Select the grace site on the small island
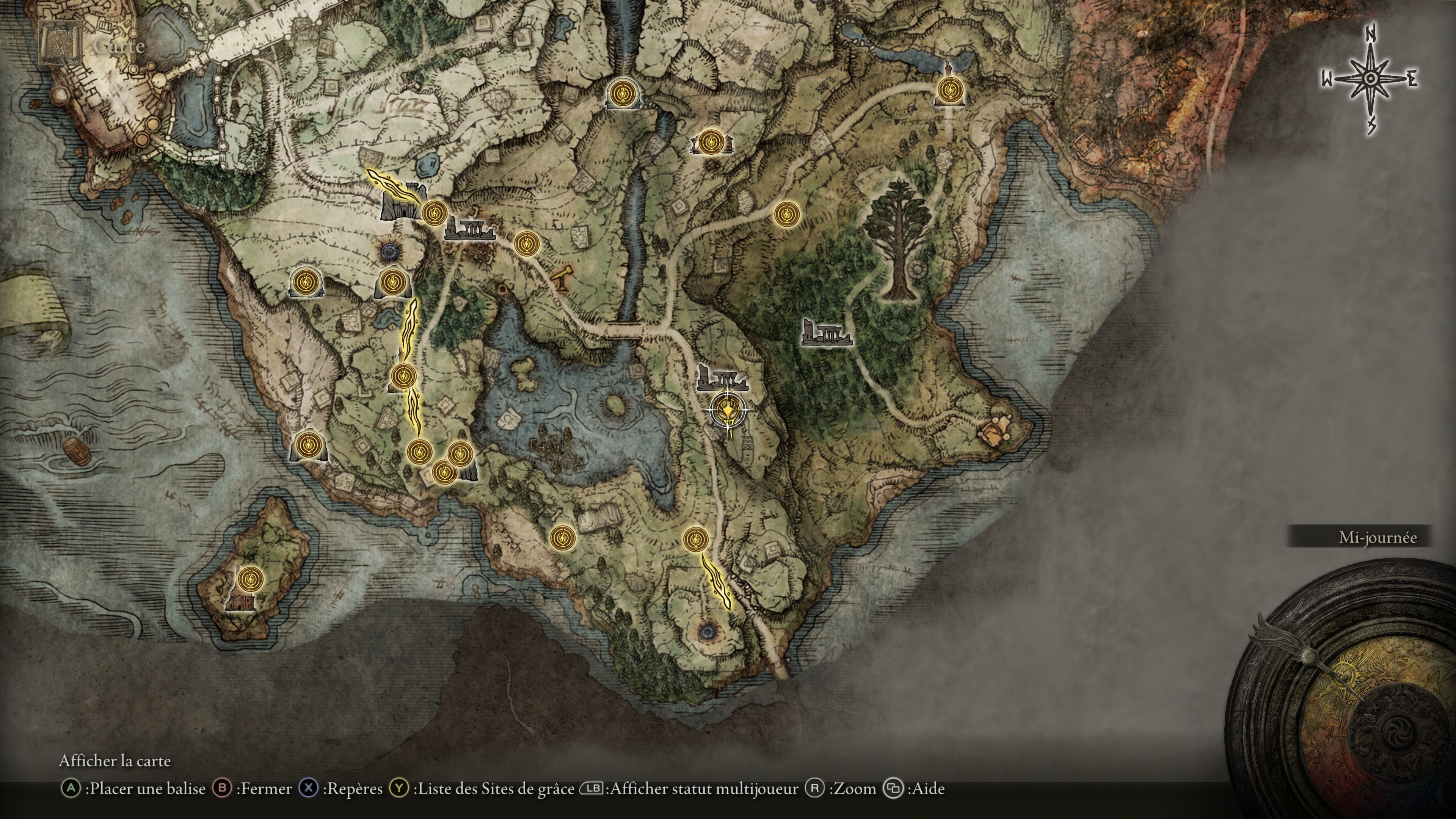1456x819 pixels. [250, 579]
